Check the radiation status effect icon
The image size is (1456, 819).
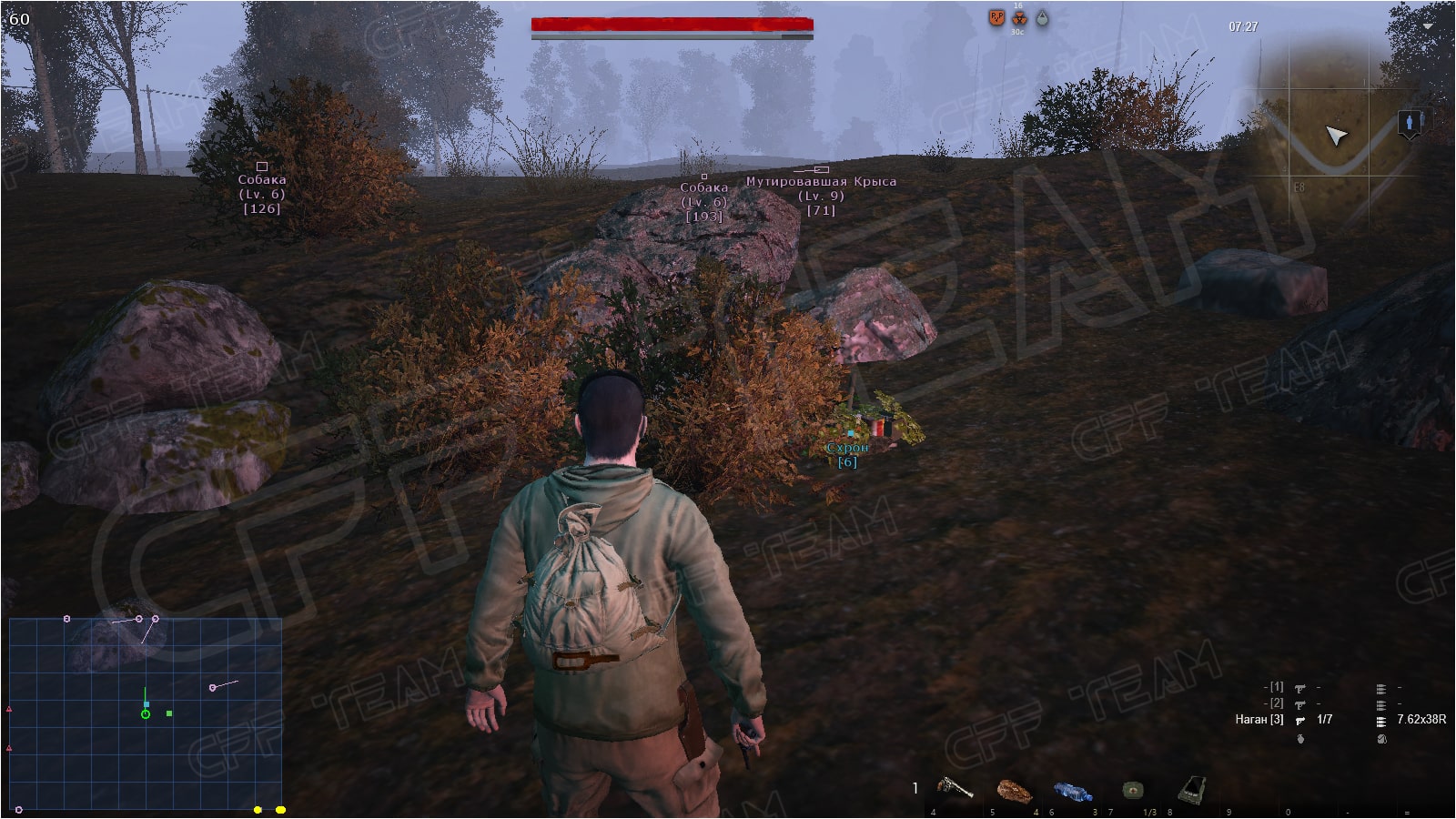click(1018, 18)
